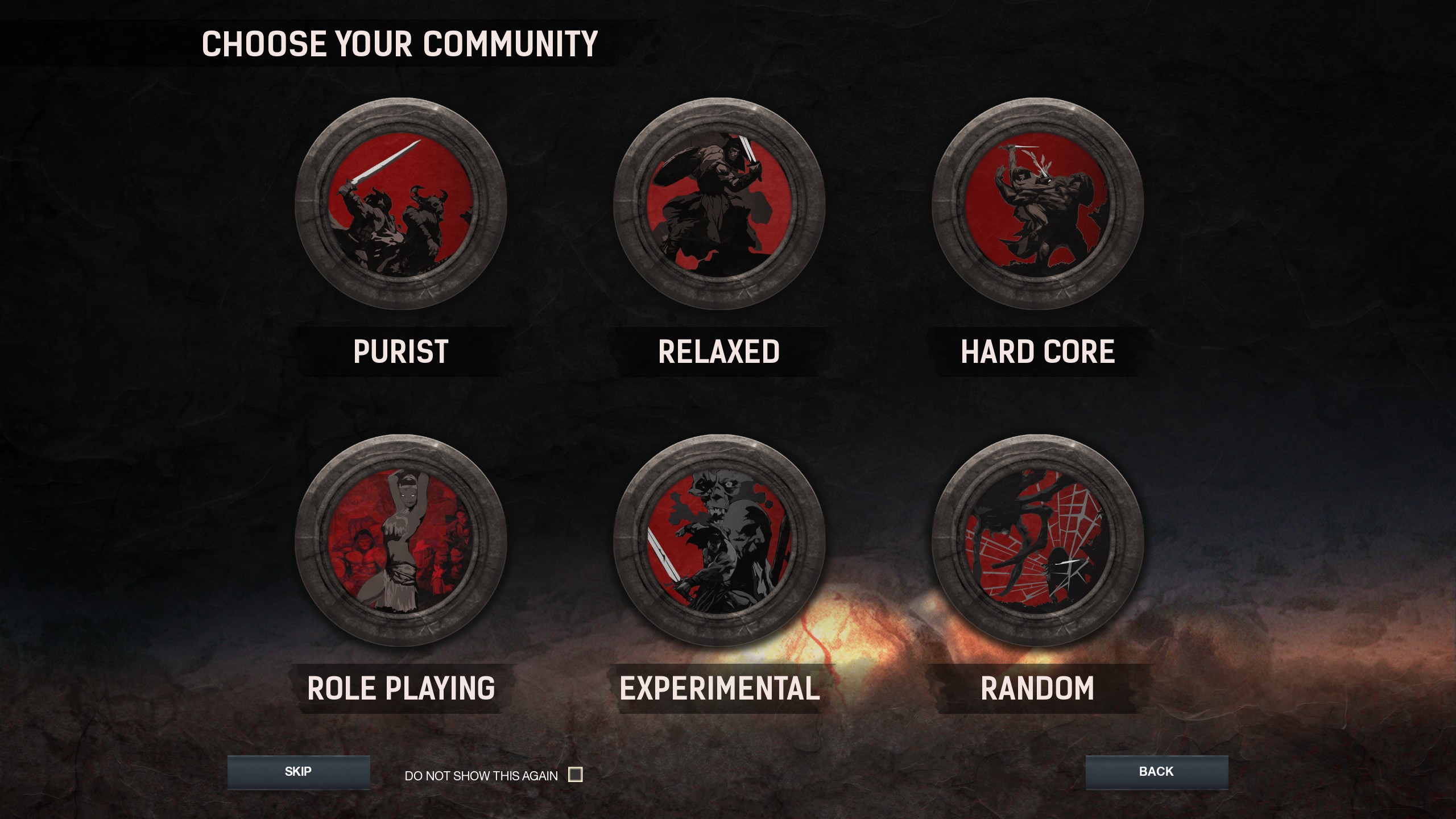
Task: Go back with the Back button
Action: tap(1156, 772)
